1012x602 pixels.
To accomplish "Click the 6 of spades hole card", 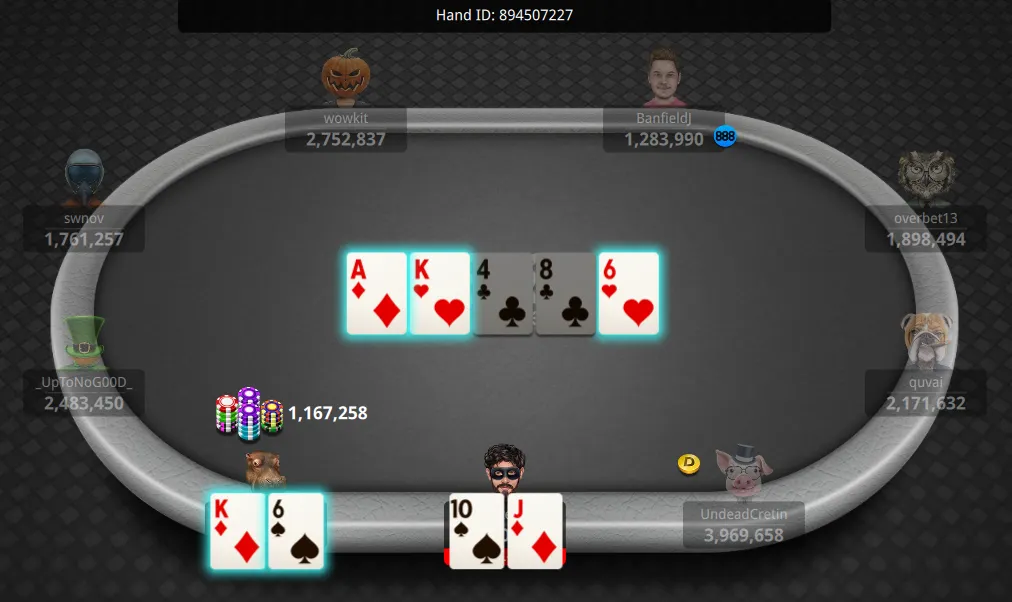I will click(296, 531).
